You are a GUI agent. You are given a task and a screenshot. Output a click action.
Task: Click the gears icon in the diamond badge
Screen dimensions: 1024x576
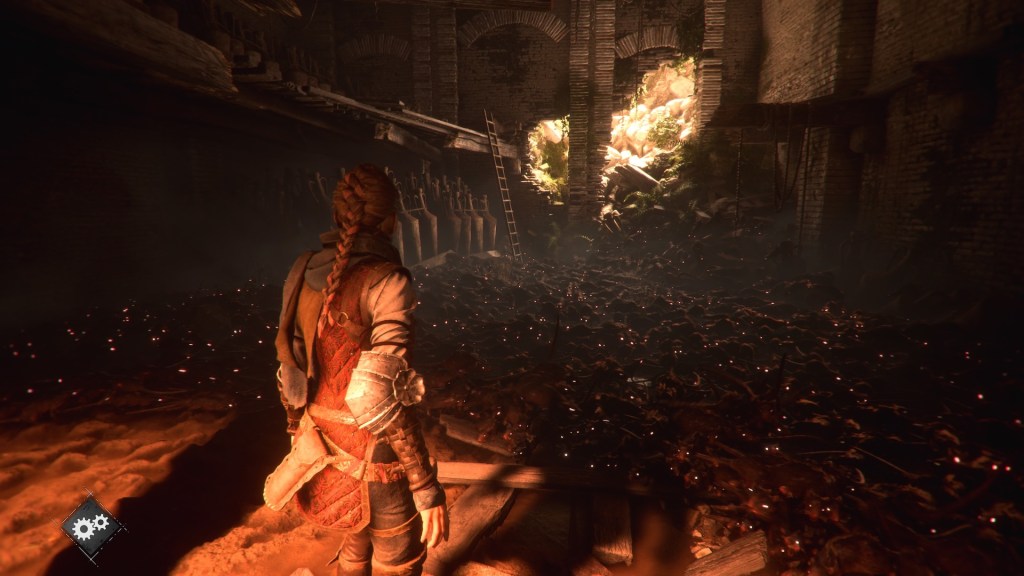tap(92, 526)
